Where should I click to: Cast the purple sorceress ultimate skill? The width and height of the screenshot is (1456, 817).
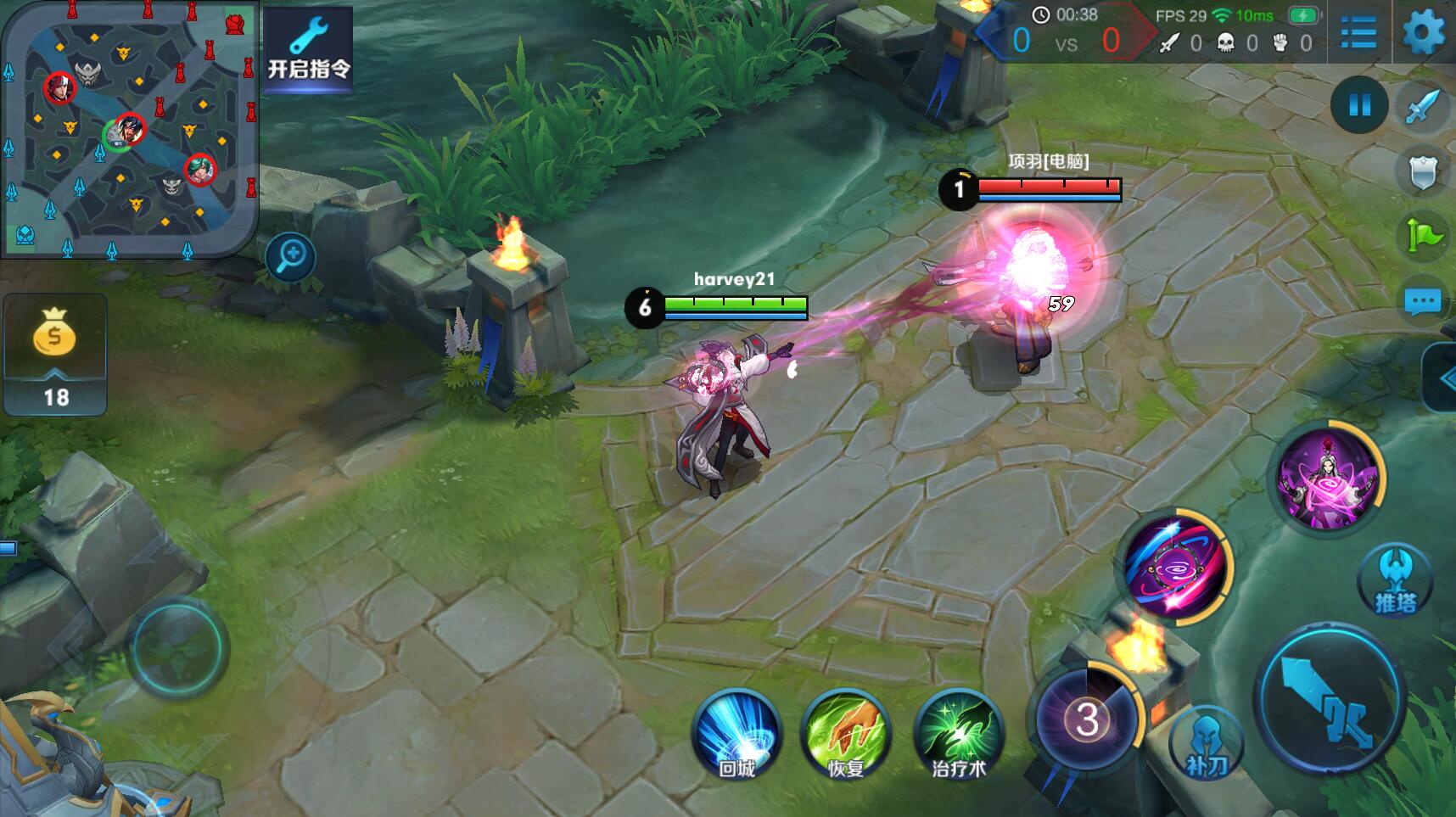tap(1329, 476)
